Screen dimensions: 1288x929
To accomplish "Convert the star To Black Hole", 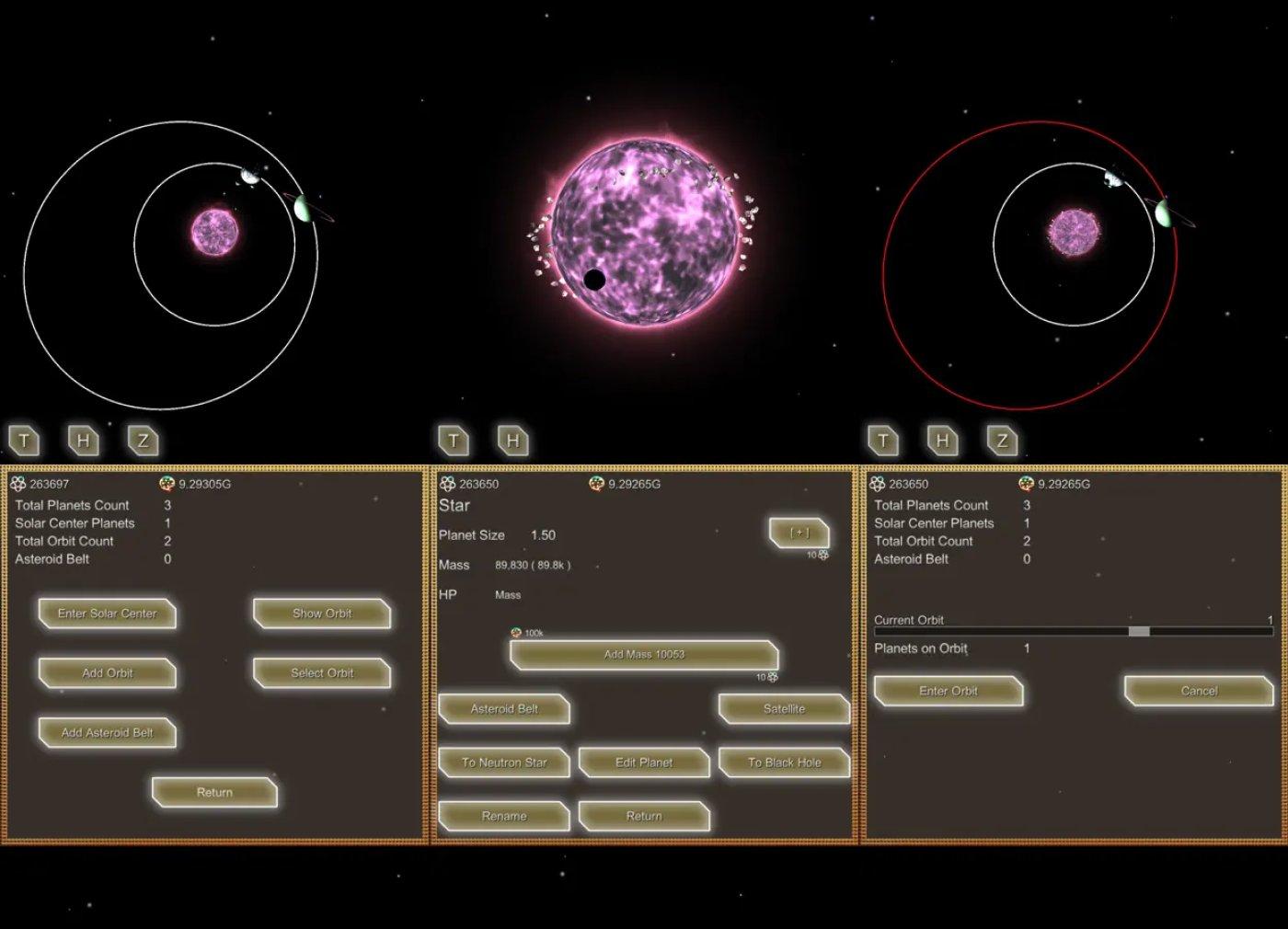I will pyautogui.click(x=785, y=763).
